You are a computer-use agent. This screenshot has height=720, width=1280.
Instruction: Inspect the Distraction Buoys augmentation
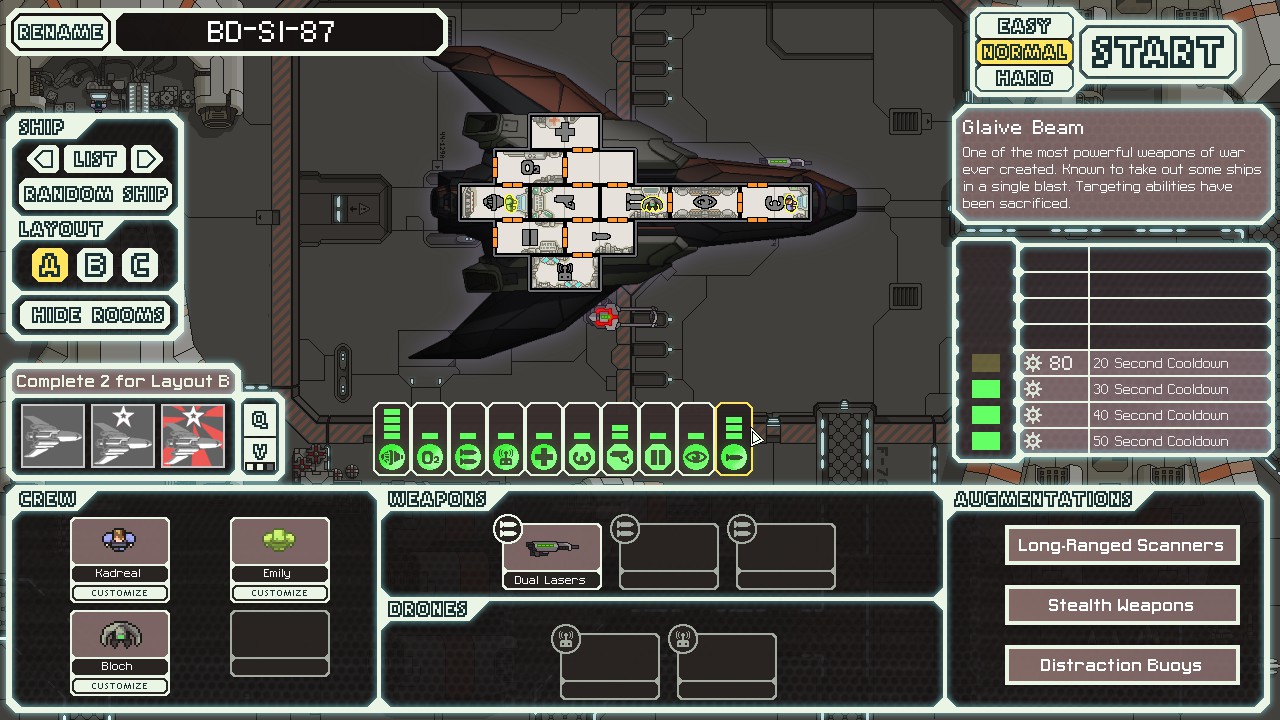pyautogui.click(x=1121, y=665)
